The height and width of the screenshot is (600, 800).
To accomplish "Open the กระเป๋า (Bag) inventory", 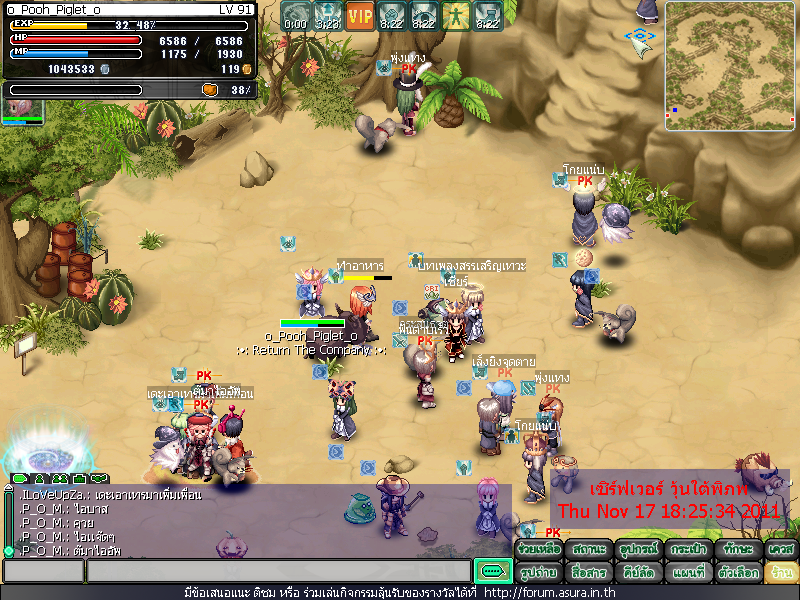I will click(689, 549).
